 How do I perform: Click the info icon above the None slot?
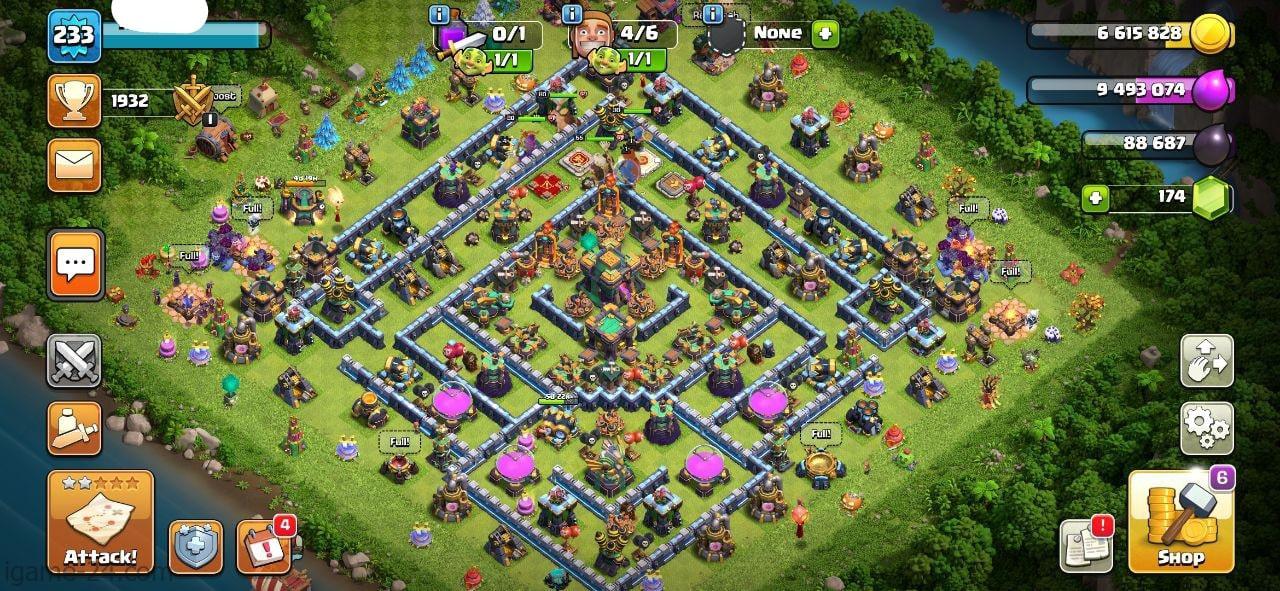tap(712, 15)
